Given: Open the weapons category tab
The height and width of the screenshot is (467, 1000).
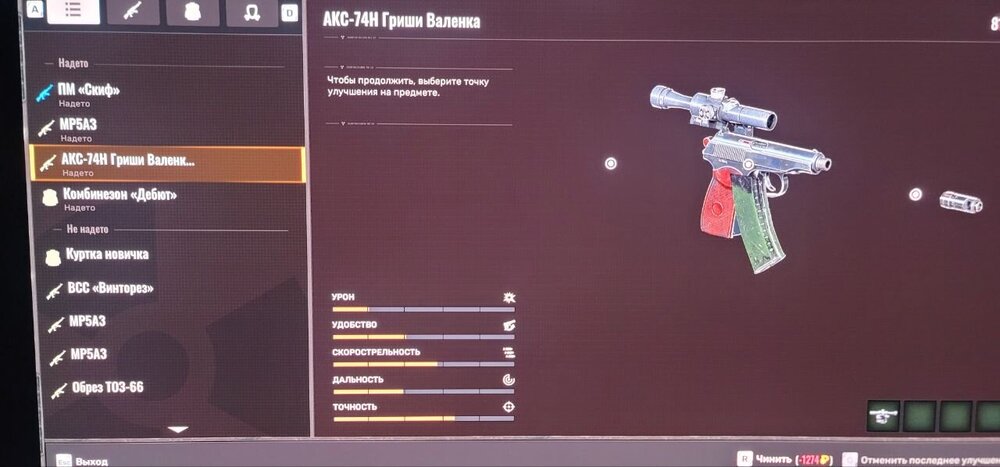Looking at the screenshot, I should pos(130,12).
